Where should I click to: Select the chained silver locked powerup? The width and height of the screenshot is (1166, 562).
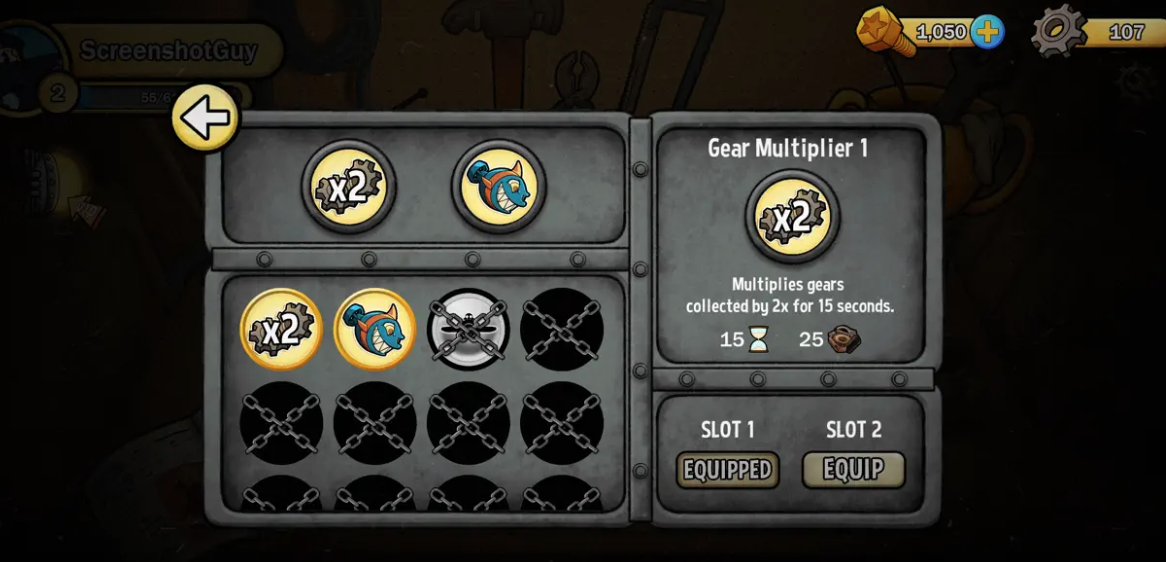coord(468,329)
